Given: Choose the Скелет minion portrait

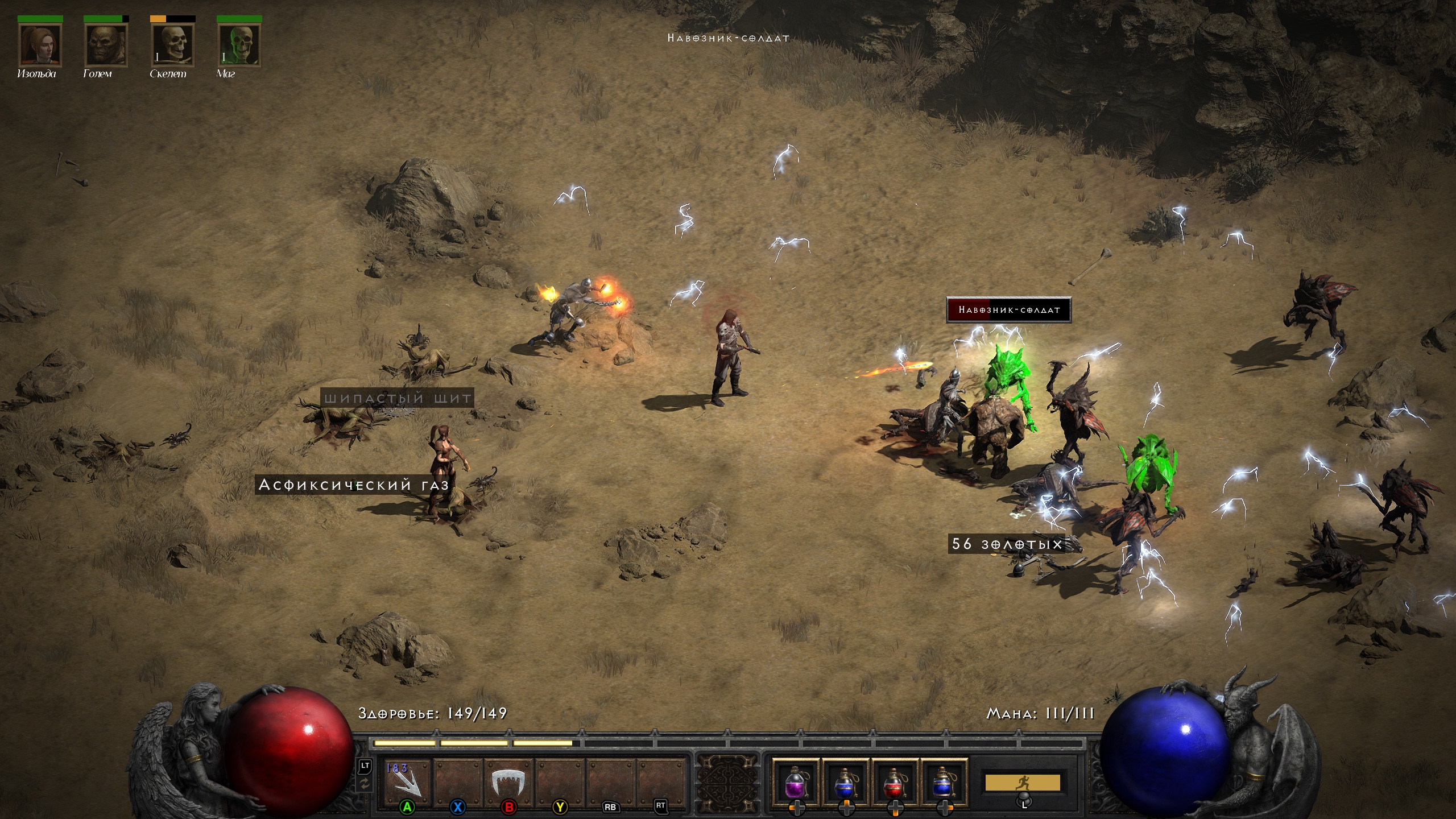Looking at the screenshot, I should coord(172,45).
